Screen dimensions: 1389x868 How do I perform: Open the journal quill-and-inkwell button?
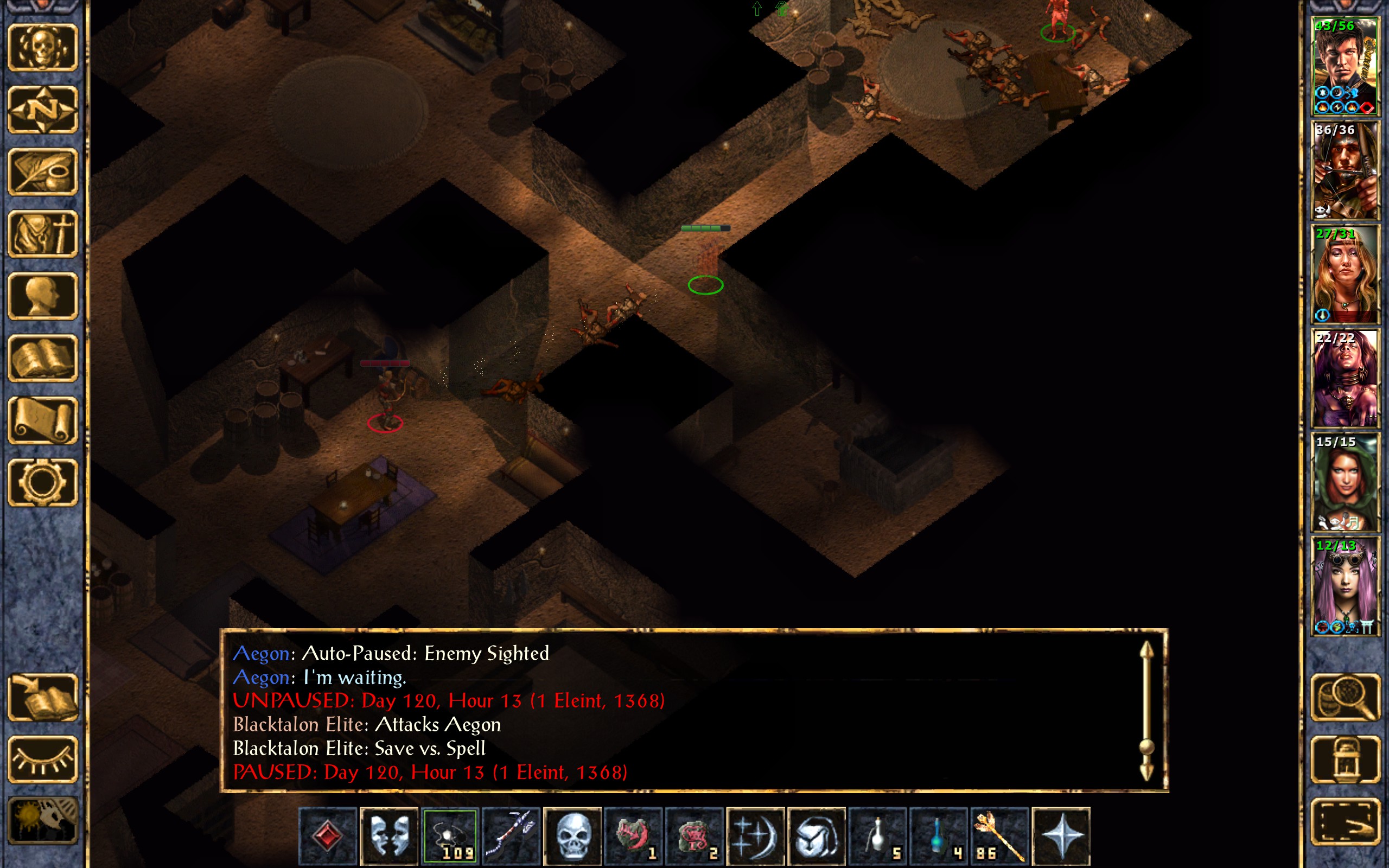click(x=43, y=171)
